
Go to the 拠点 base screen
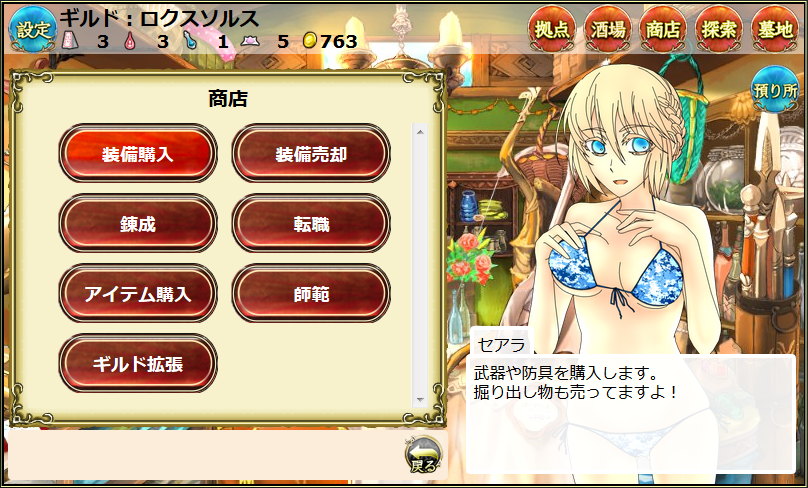pos(552,29)
